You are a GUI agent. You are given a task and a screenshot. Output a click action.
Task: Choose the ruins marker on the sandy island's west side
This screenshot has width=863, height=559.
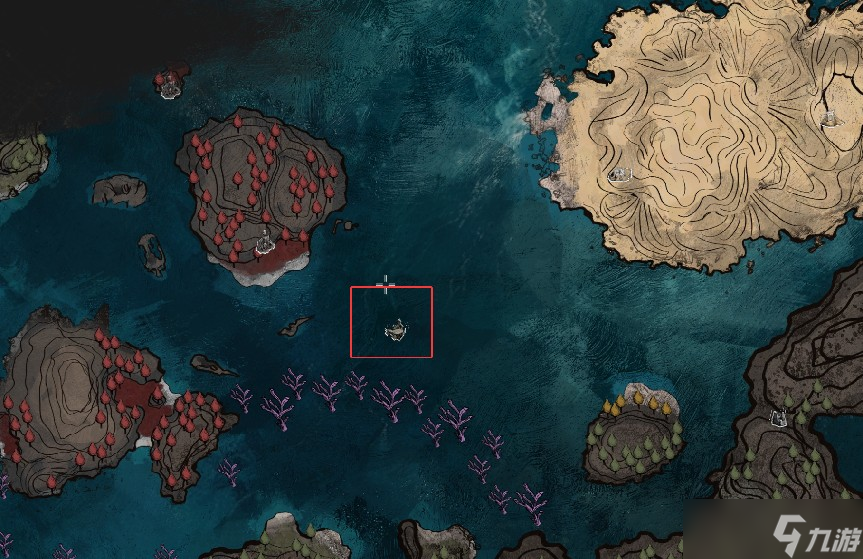[x=621, y=175]
